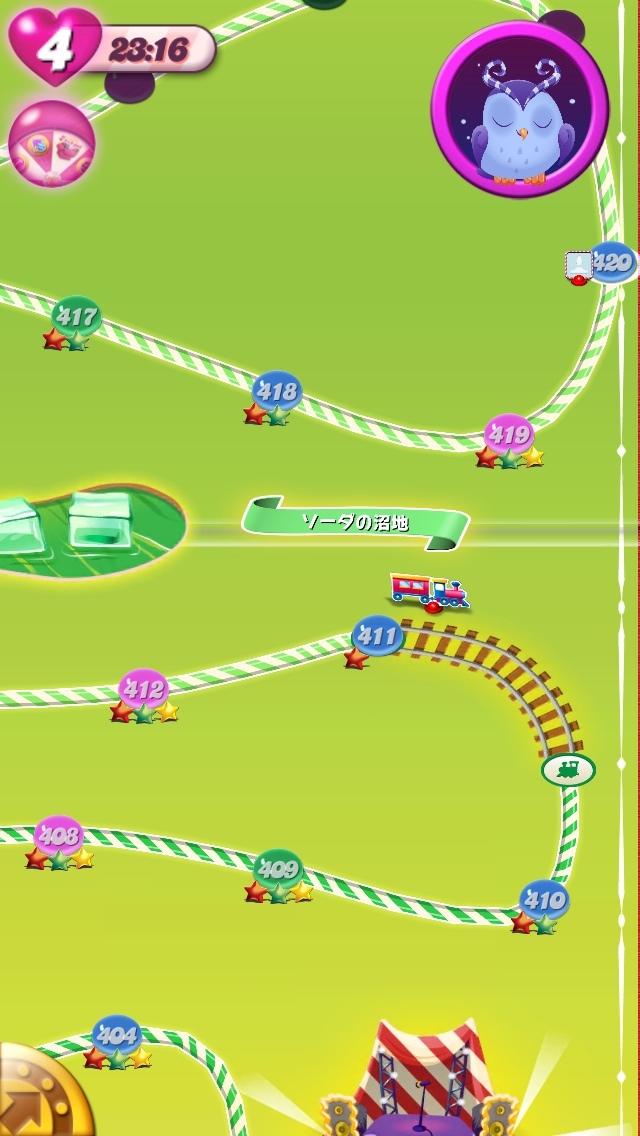
Task: Choose level 410 node
Action: point(544,900)
